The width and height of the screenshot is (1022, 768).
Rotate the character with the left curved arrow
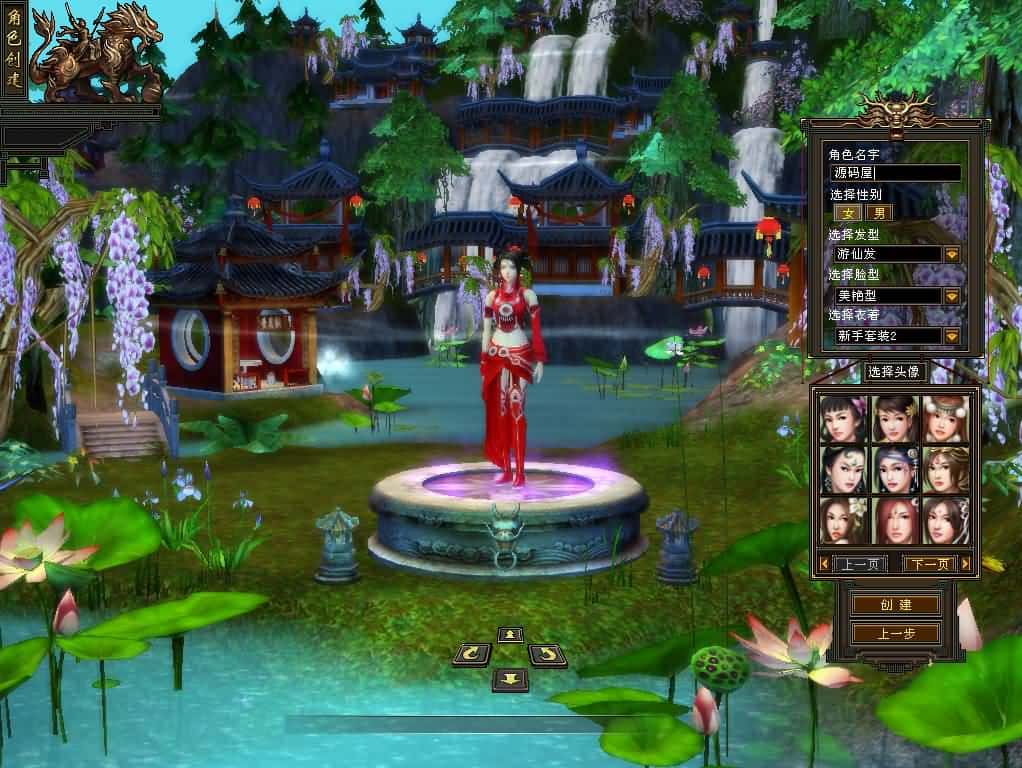[472, 655]
